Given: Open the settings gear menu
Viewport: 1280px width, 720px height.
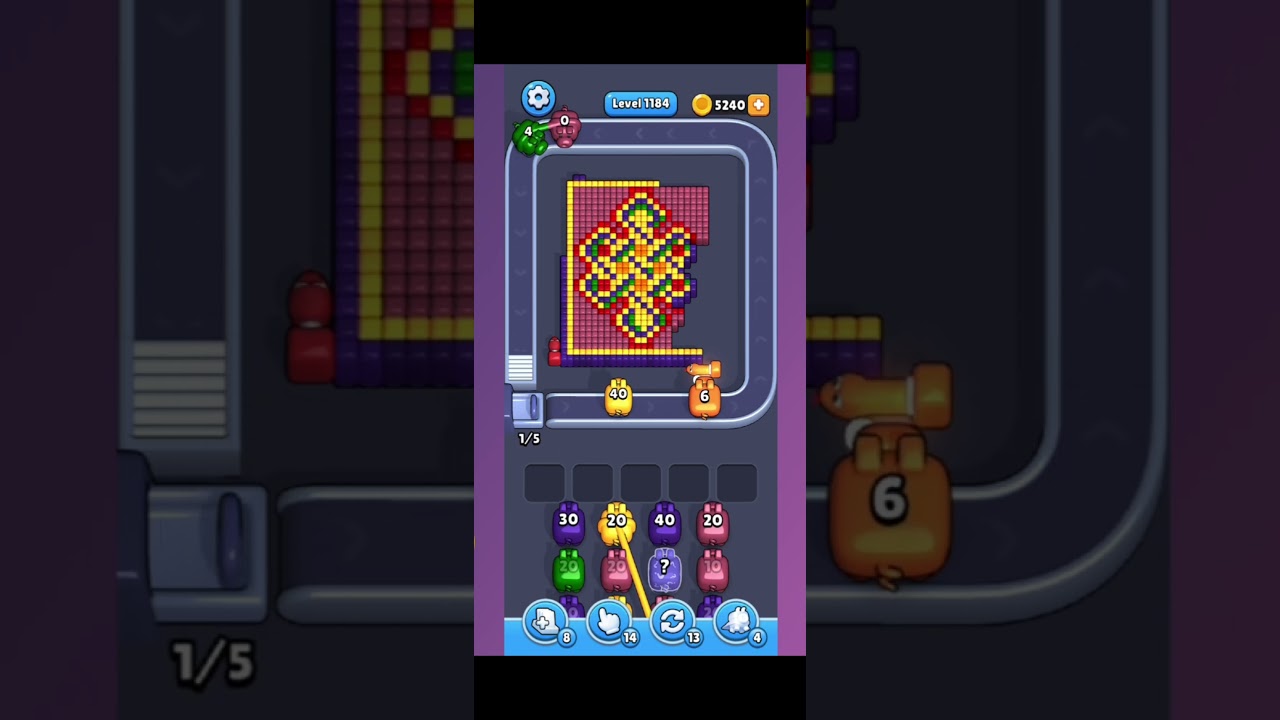Looking at the screenshot, I should tap(538, 97).
